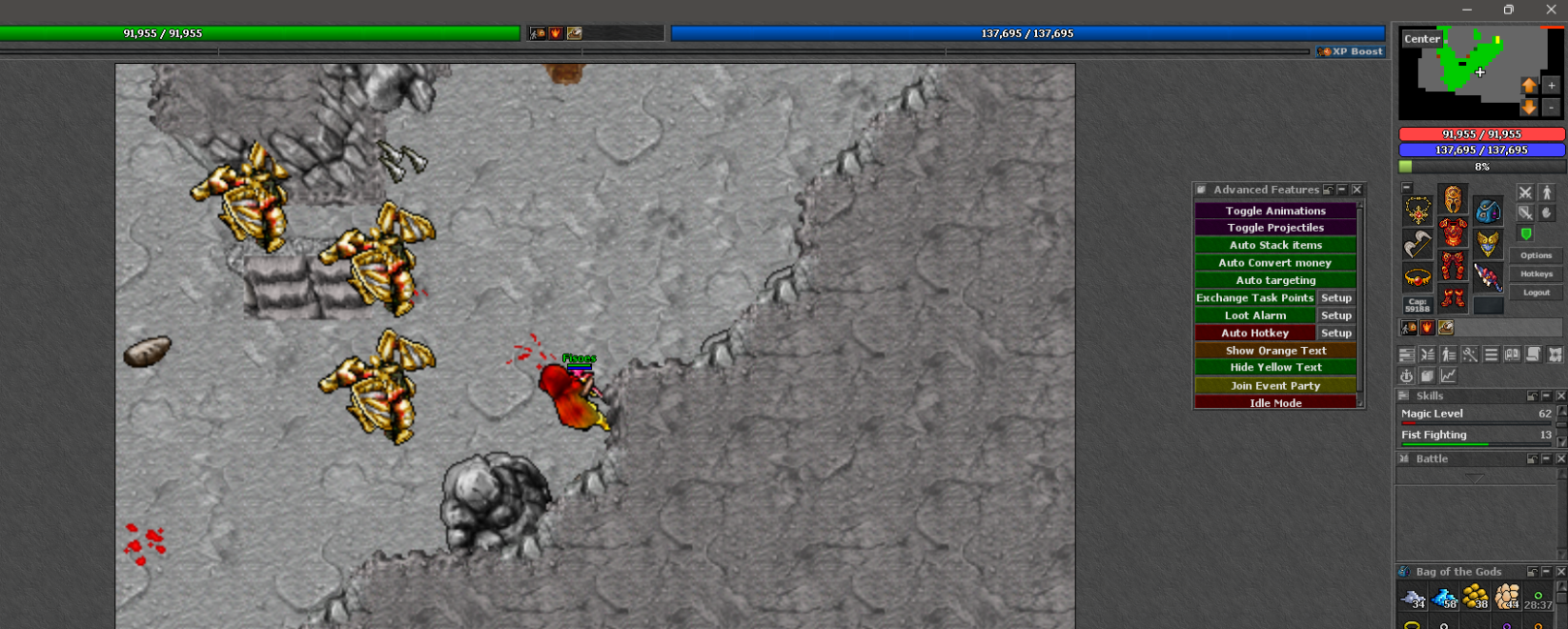Turn on Toggle Projectiles

coord(1274,228)
